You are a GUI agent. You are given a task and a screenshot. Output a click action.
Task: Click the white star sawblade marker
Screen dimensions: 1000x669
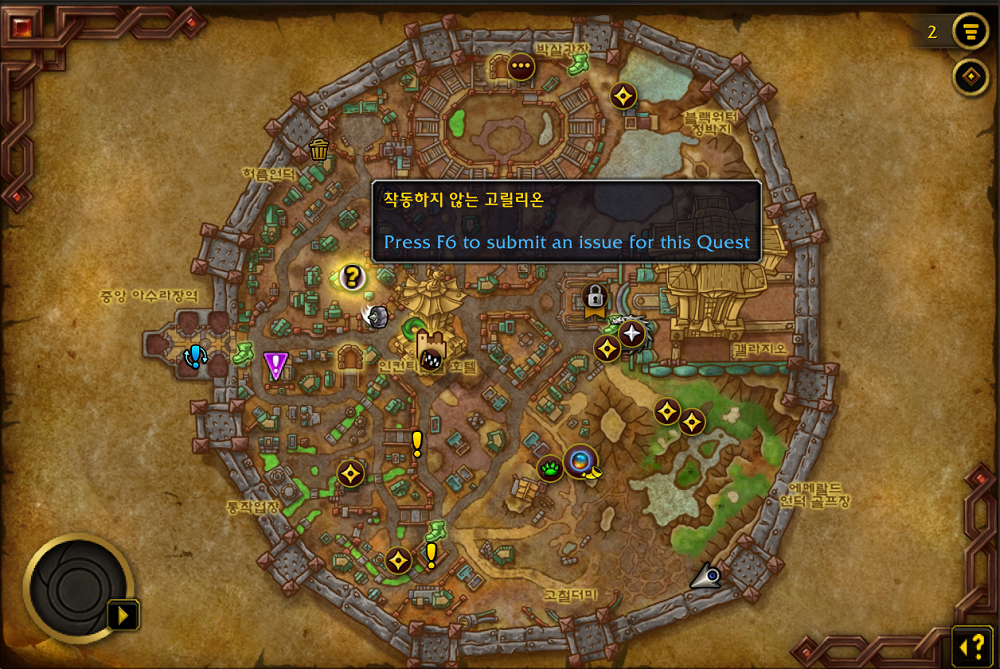click(631, 333)
